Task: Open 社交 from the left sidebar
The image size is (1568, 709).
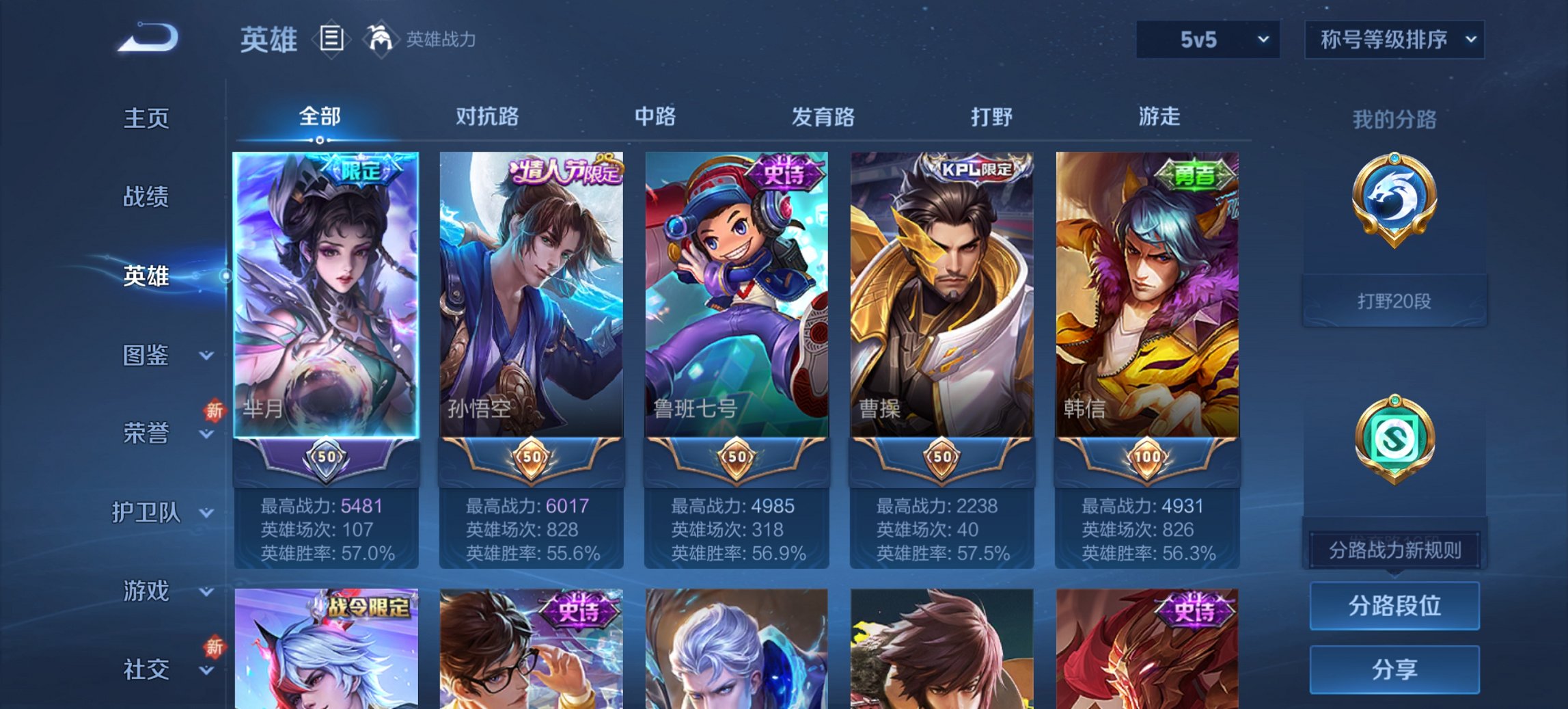Action: pos(148,669)
